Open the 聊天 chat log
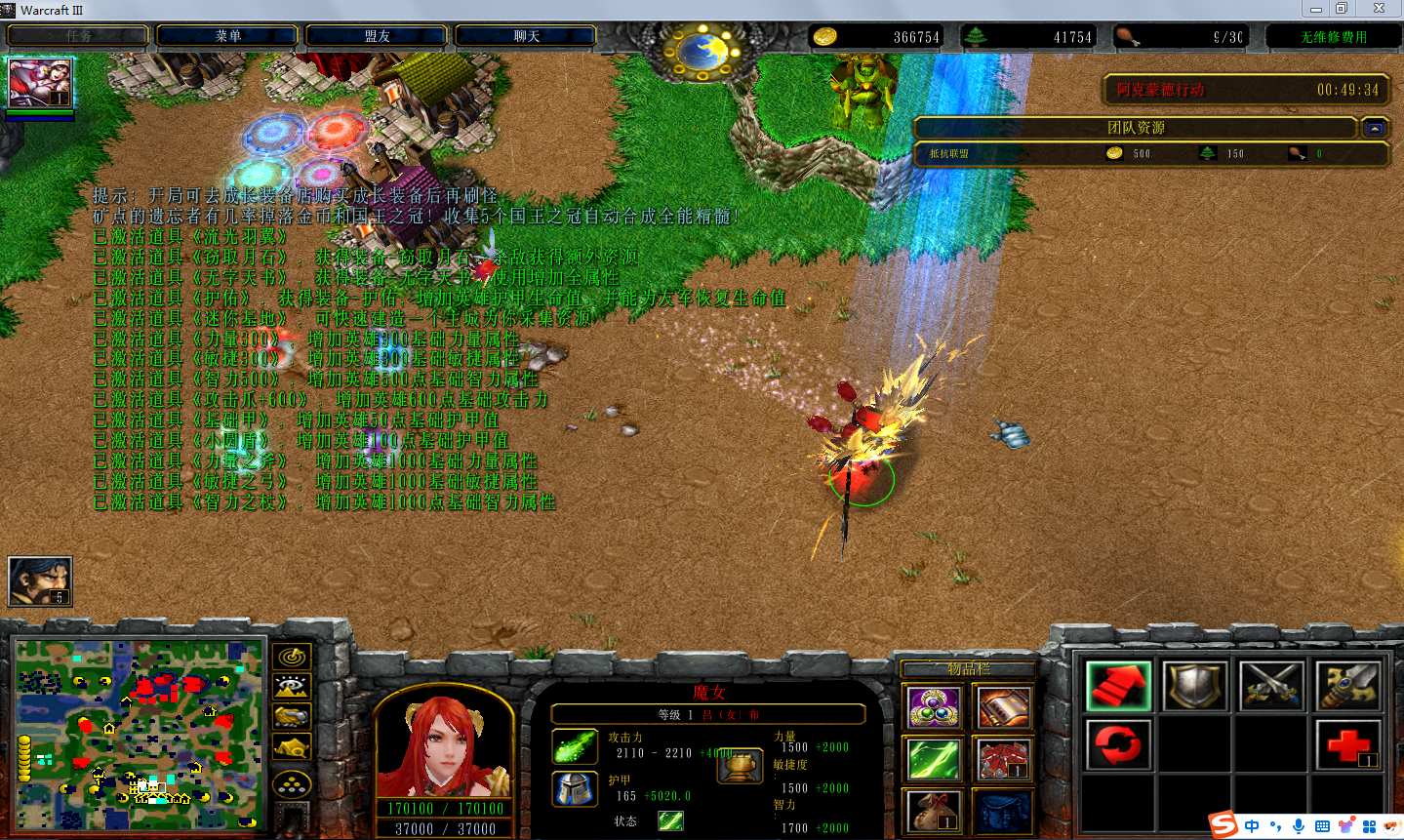The width and height of the screenshot is (1404, 840). pyautogui.click(x=526, y=36)
